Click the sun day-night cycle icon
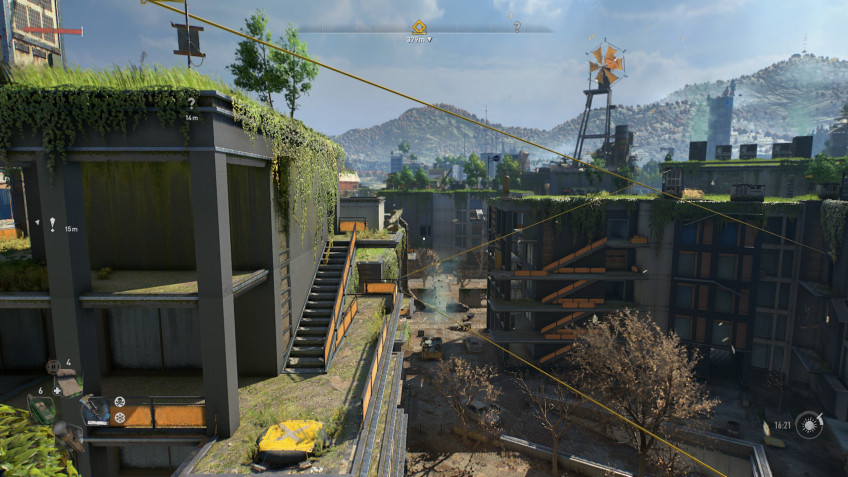The height and width of the screenshot is (477, 848). 809,425
